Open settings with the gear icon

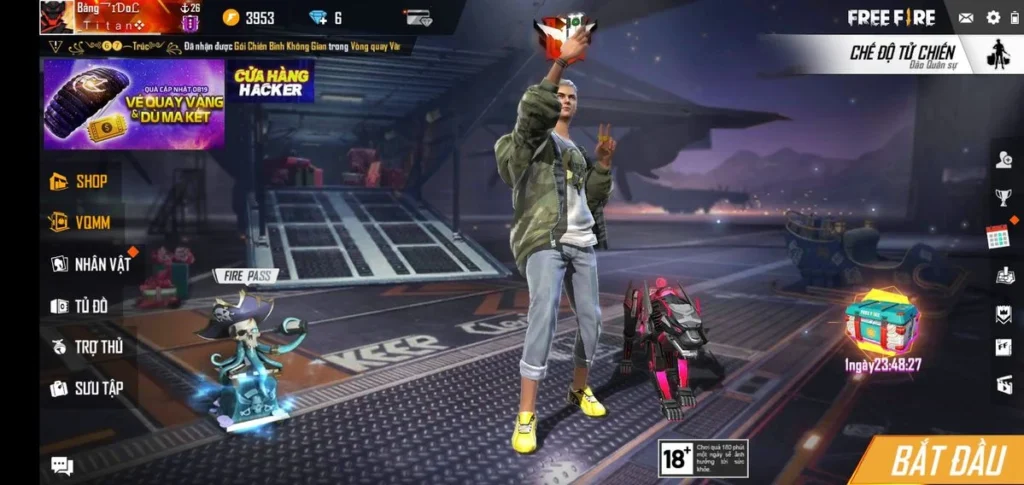point(993,18)
